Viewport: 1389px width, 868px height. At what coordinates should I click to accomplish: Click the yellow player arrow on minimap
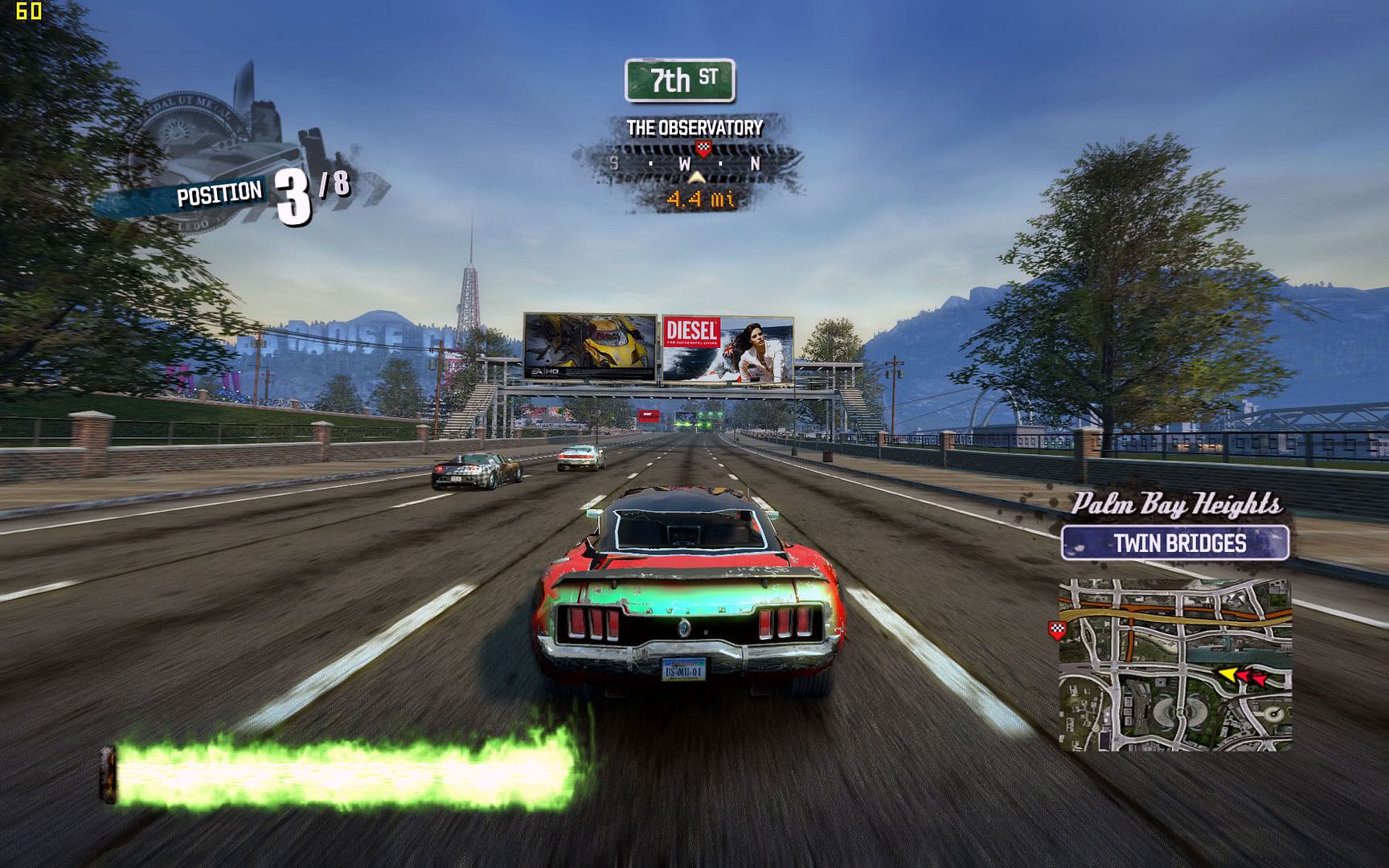click(1227, 674)
